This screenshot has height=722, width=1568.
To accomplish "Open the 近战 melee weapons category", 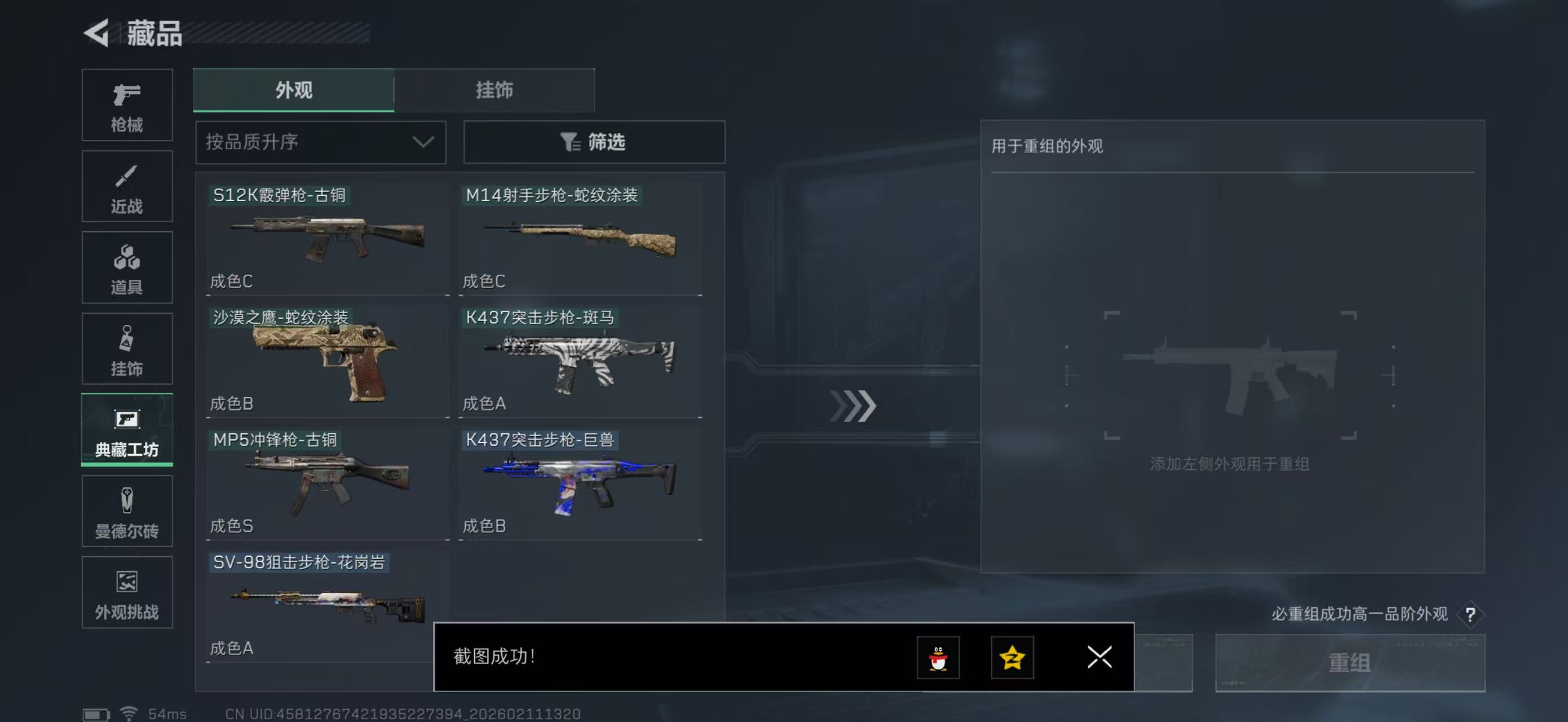I will click(127, 186).
